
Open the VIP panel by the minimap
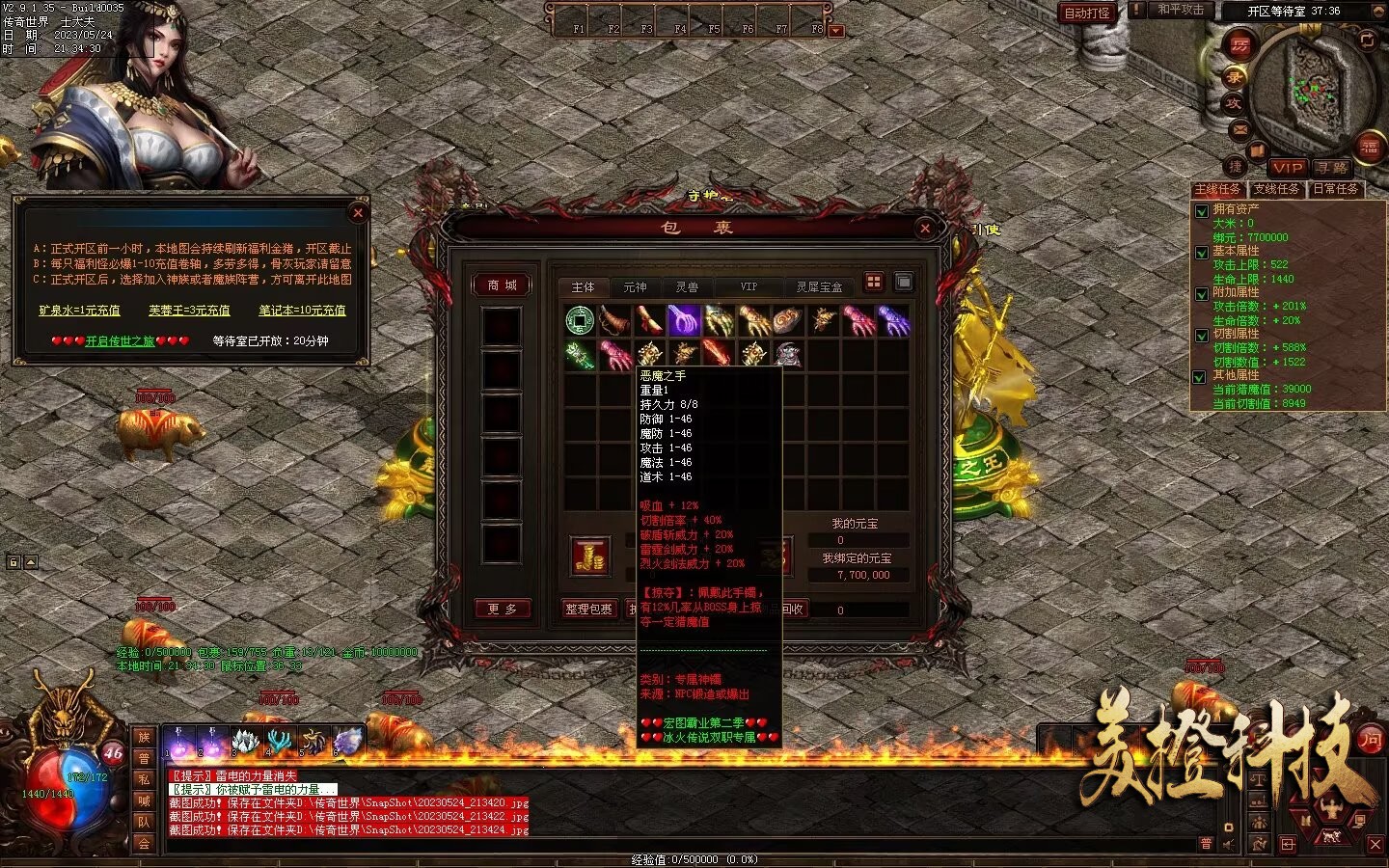coord(1287,167)
